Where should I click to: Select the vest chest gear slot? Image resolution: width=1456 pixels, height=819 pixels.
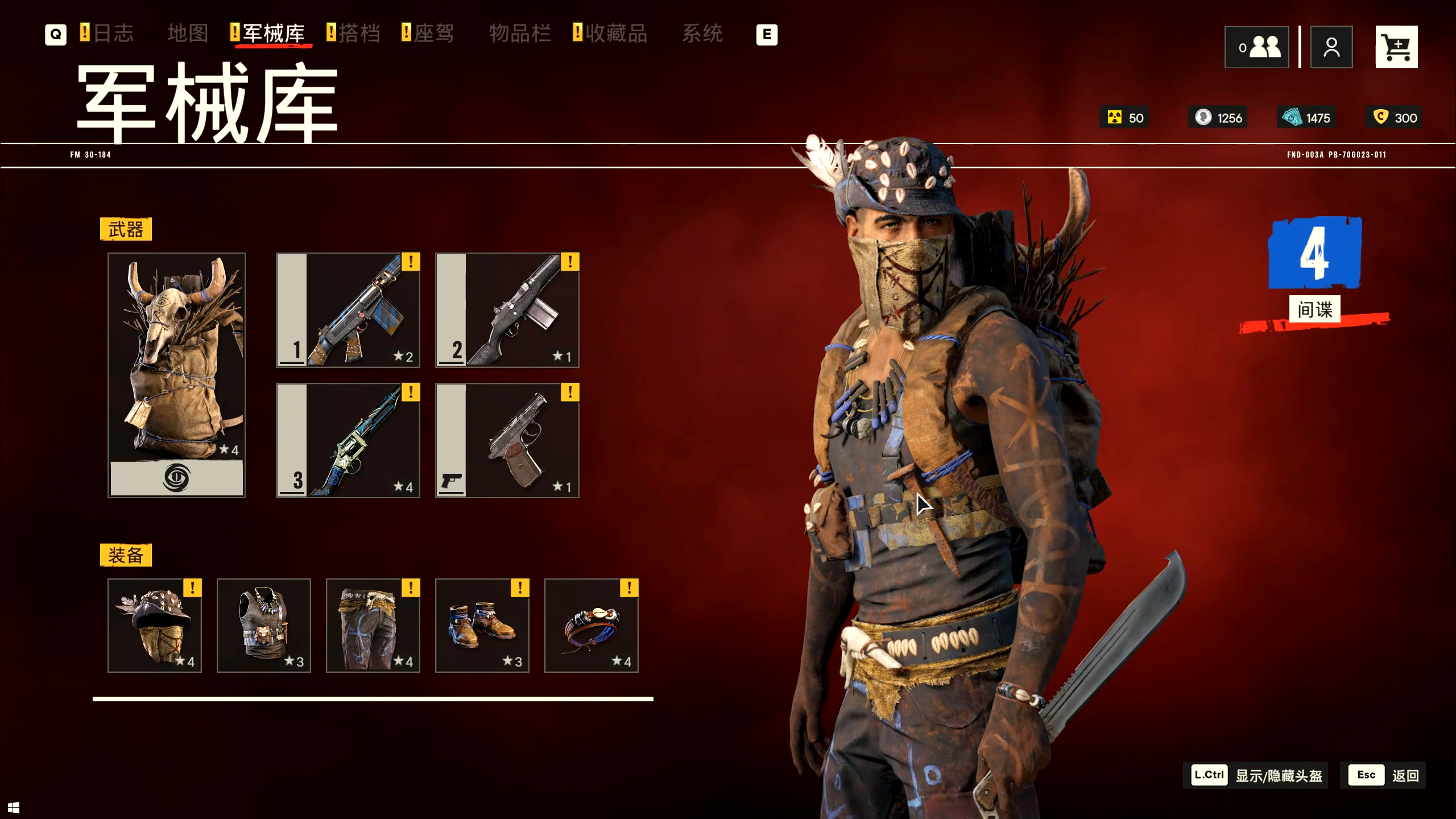[x=264, y=625]
